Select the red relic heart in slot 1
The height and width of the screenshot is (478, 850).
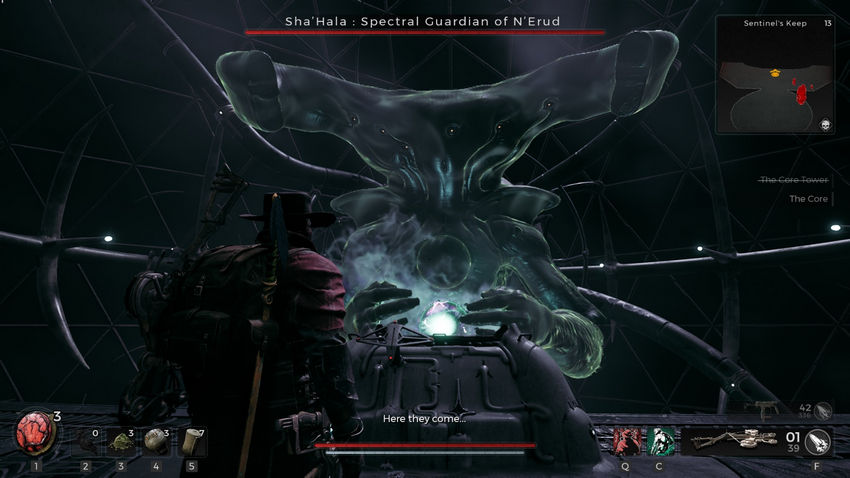[35, 436]
